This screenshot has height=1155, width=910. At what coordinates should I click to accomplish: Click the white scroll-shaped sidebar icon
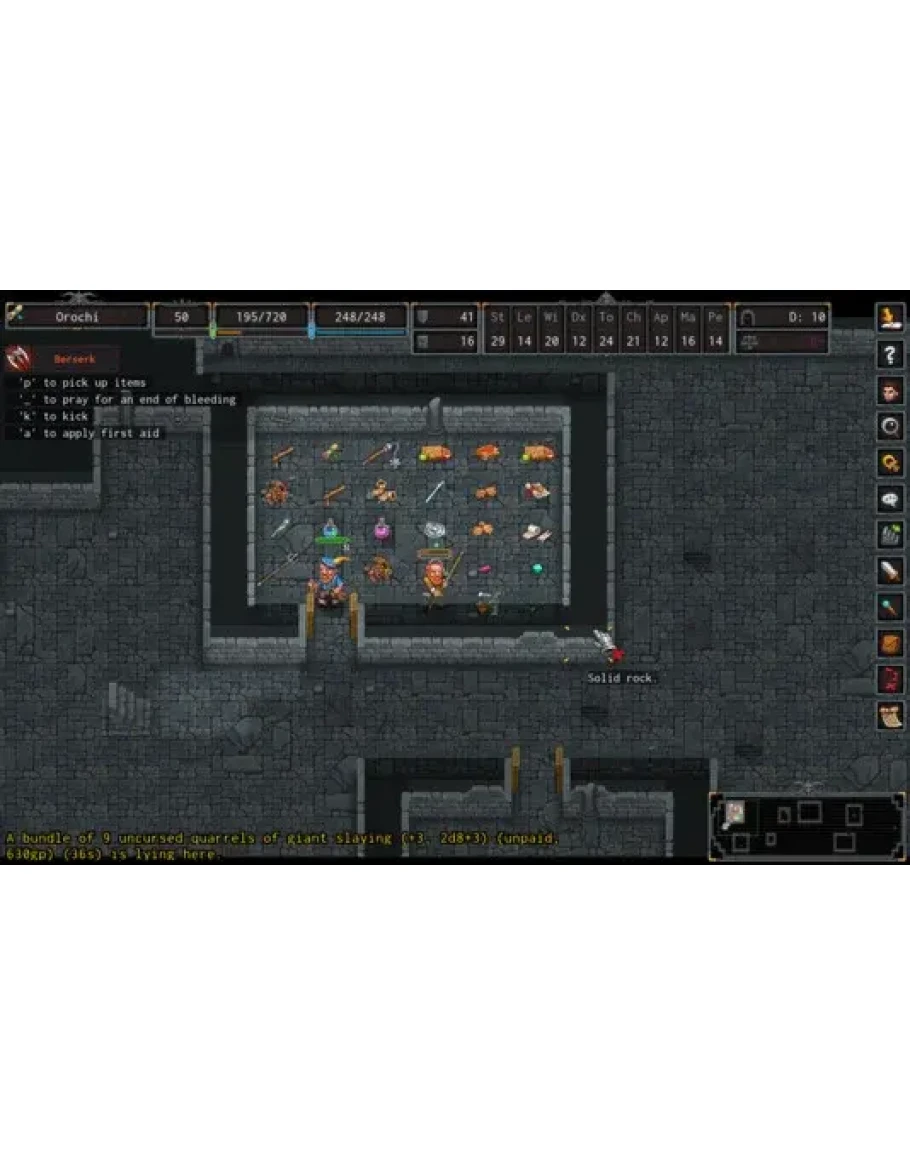[x=890, y=571]
